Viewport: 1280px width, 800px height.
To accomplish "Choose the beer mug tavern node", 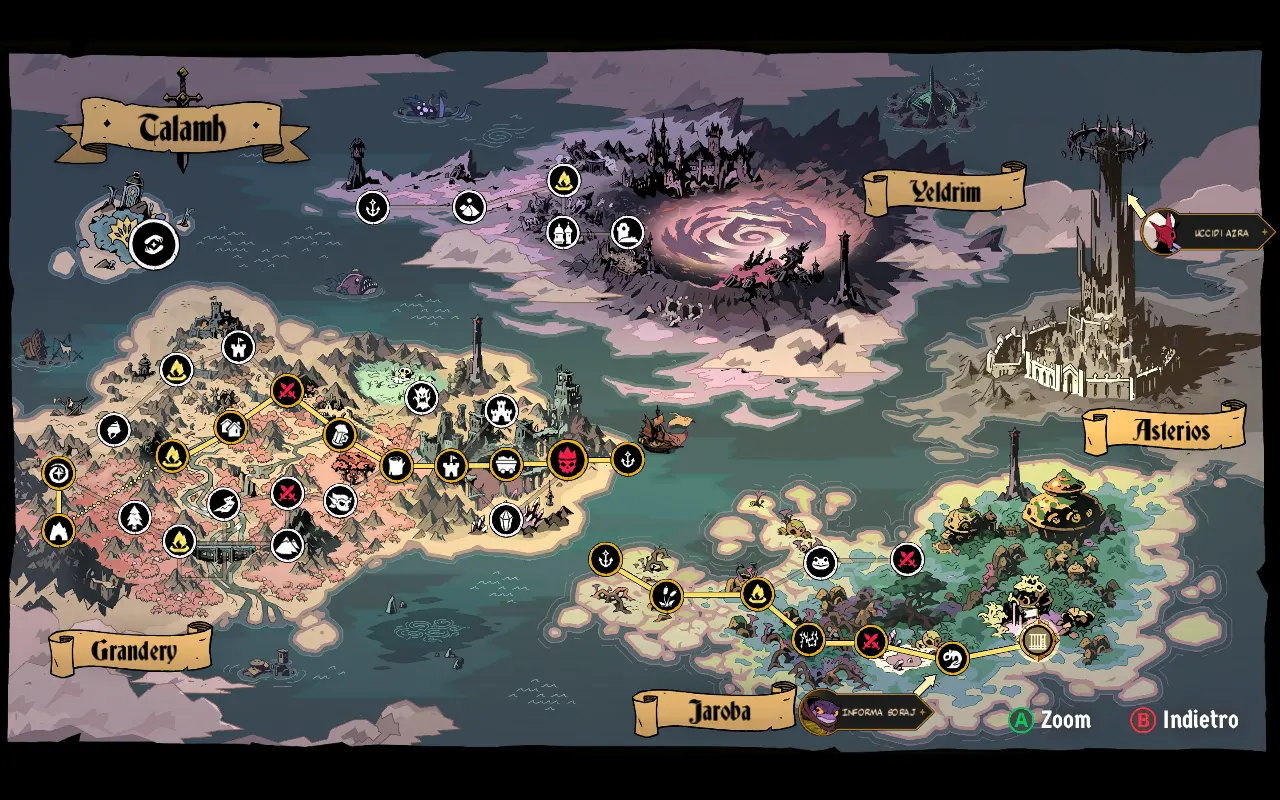I will [x=340, y=435].
